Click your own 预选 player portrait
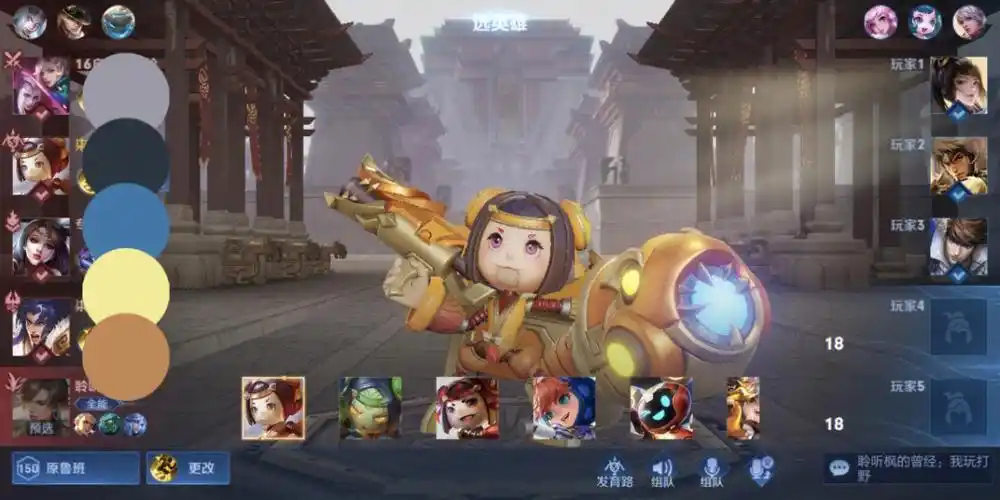This screenshot has height=500, width=1000. (41, 406)
